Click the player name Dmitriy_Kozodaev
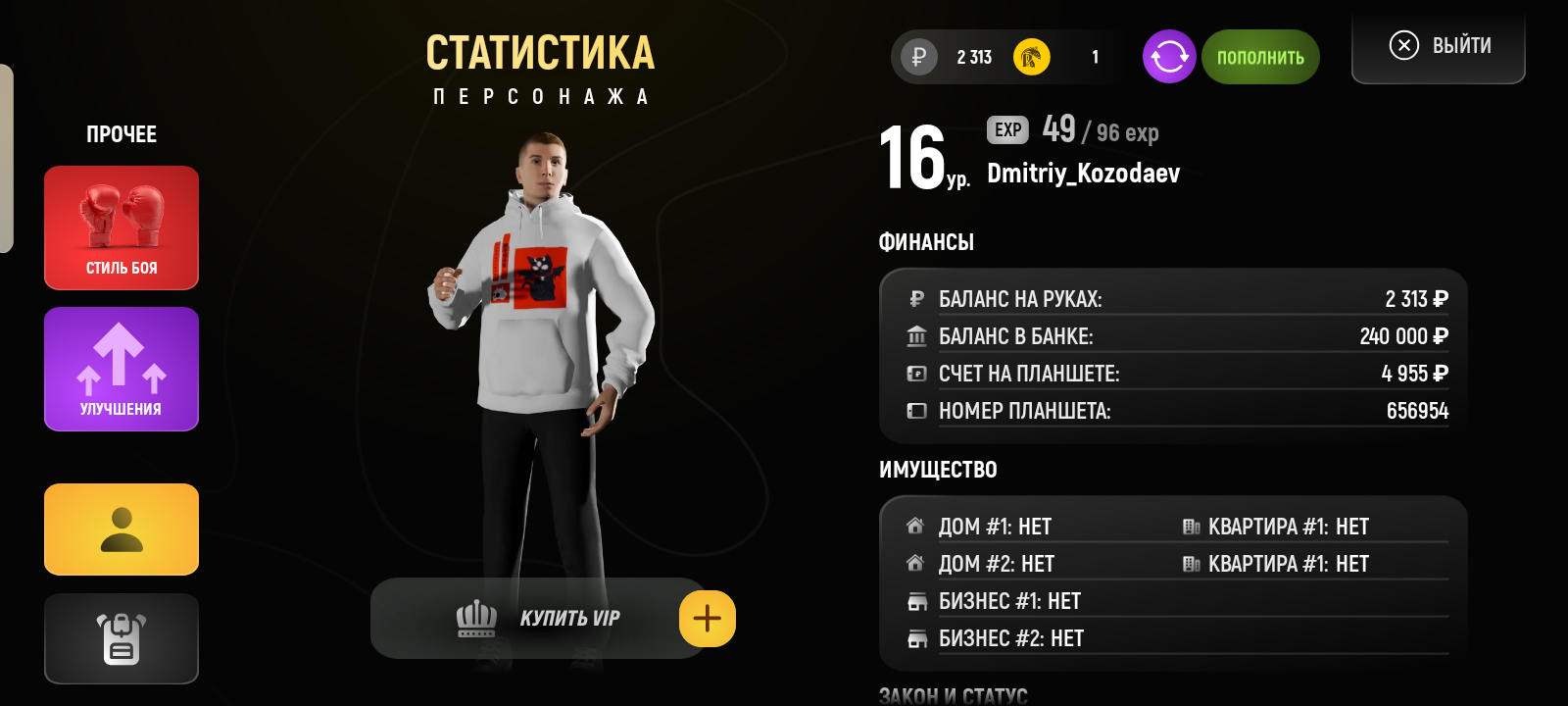Screen dimensions: 1568x706 [x=1083, y=174]
